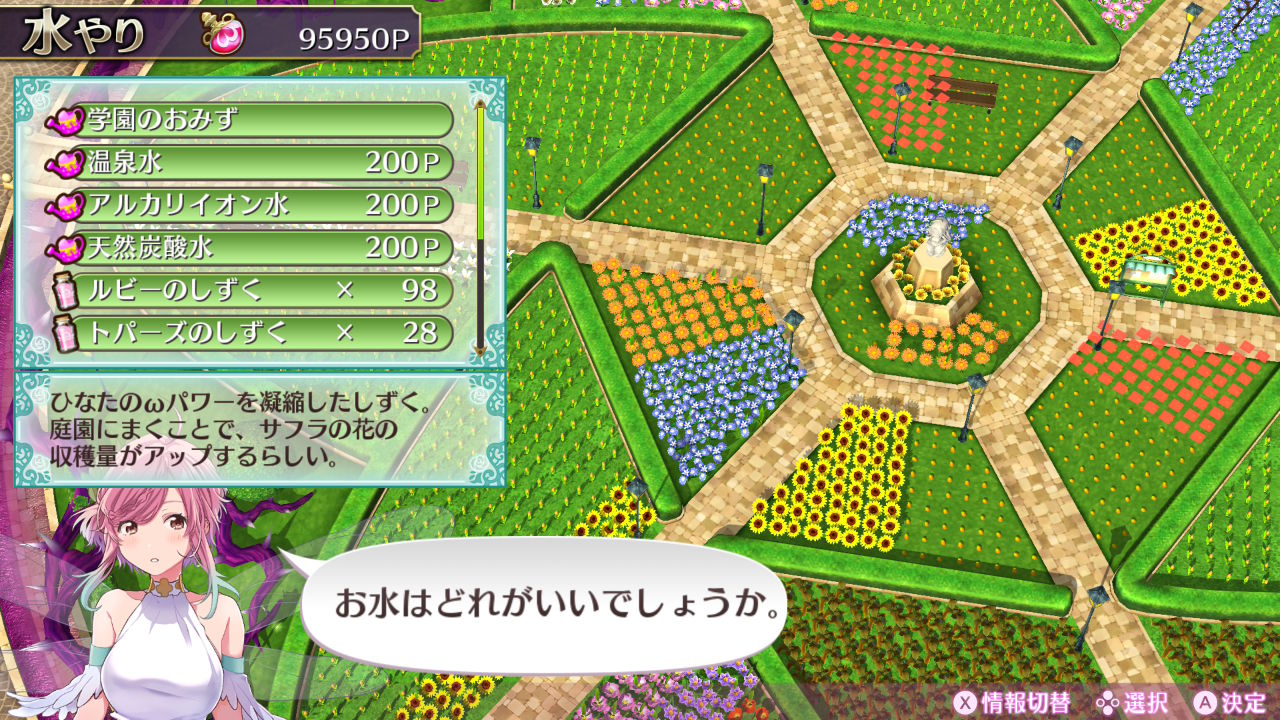The width and height of the screenshot is (1280, 720).
Task: Choose the トパーズのしずく item
Action: coord(248,332)
